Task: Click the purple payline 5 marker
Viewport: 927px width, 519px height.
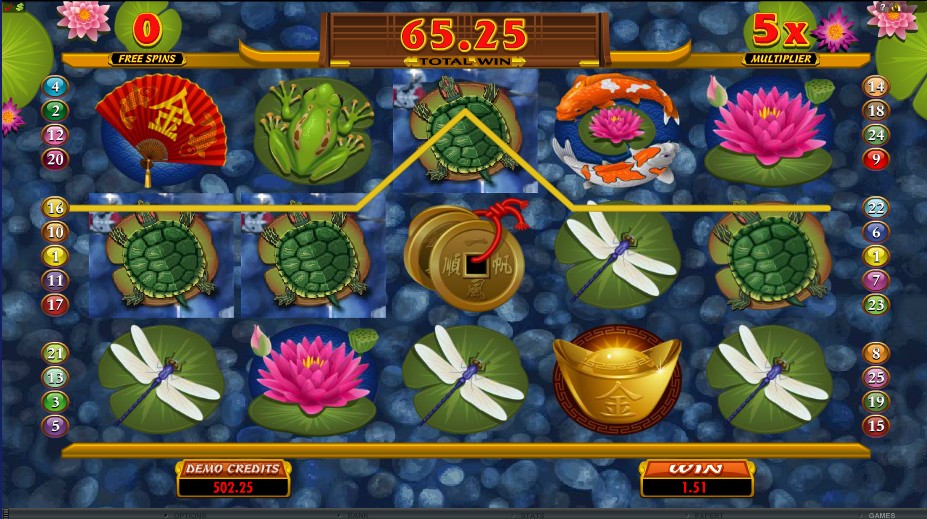Action: [x=54, y=426]
